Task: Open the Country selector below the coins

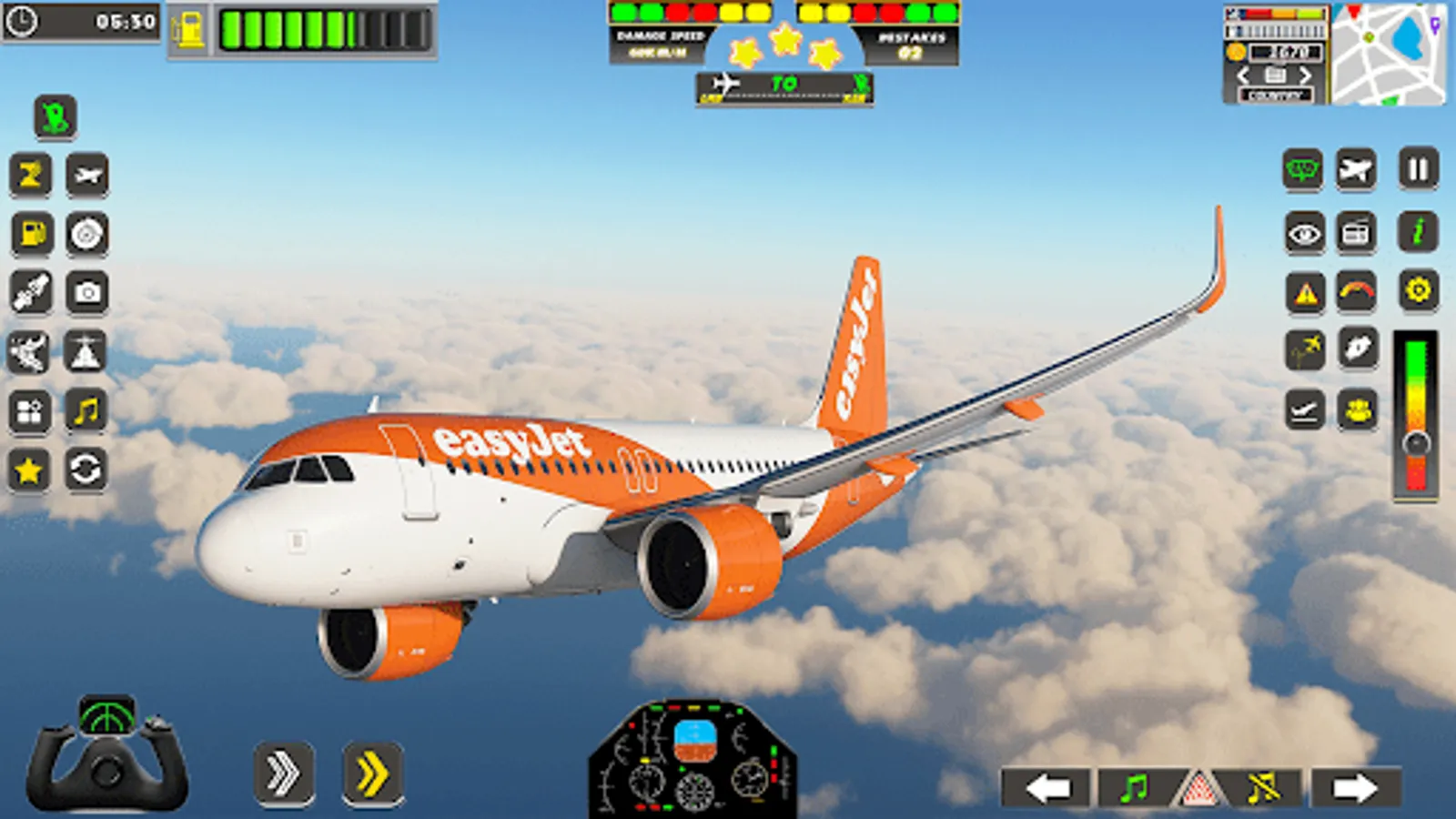Action: click(1278, 92)
